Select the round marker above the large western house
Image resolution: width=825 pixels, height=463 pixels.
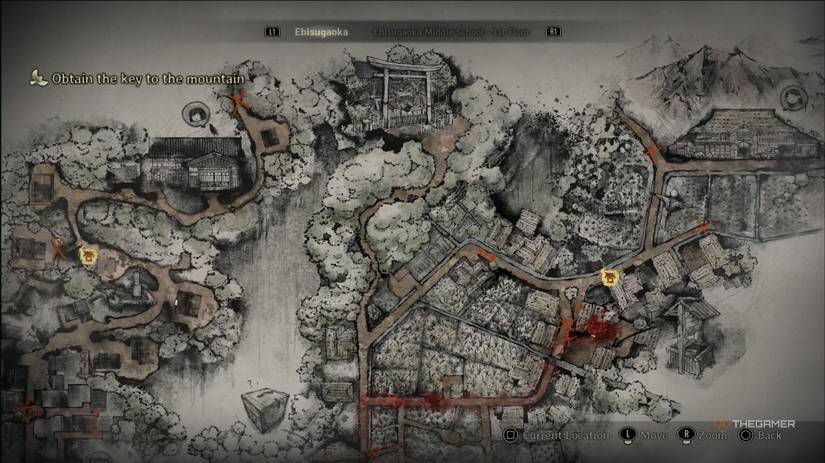[x=193, y=114]
